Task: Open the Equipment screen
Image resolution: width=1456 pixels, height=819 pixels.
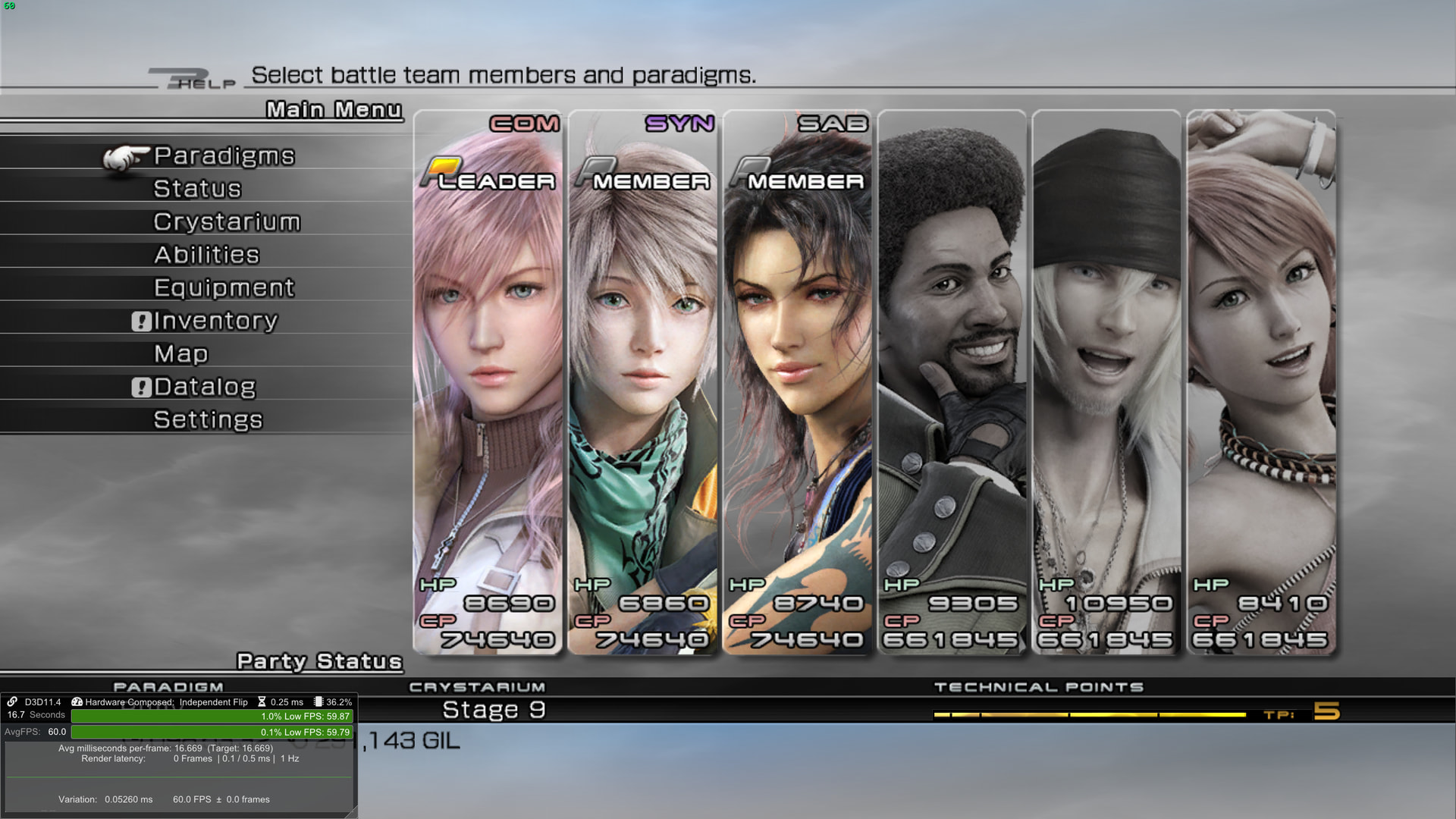Action: pyautogui.click(x=224, y=288)
